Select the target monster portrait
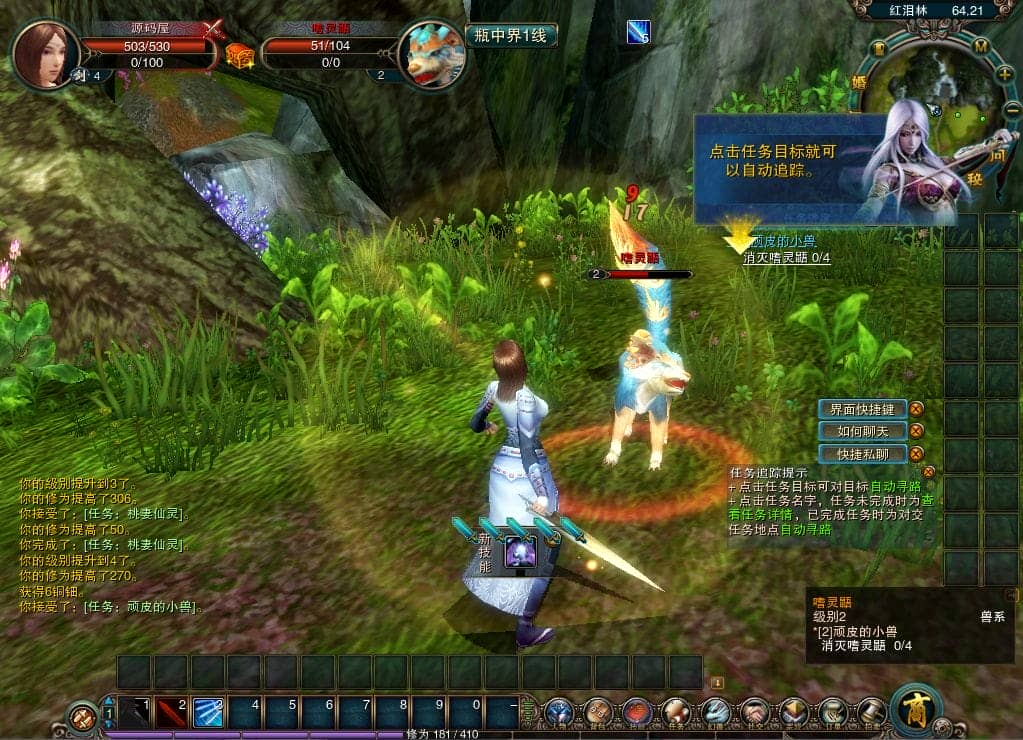This screenshot has height=740, width=1023. (432, 55)
